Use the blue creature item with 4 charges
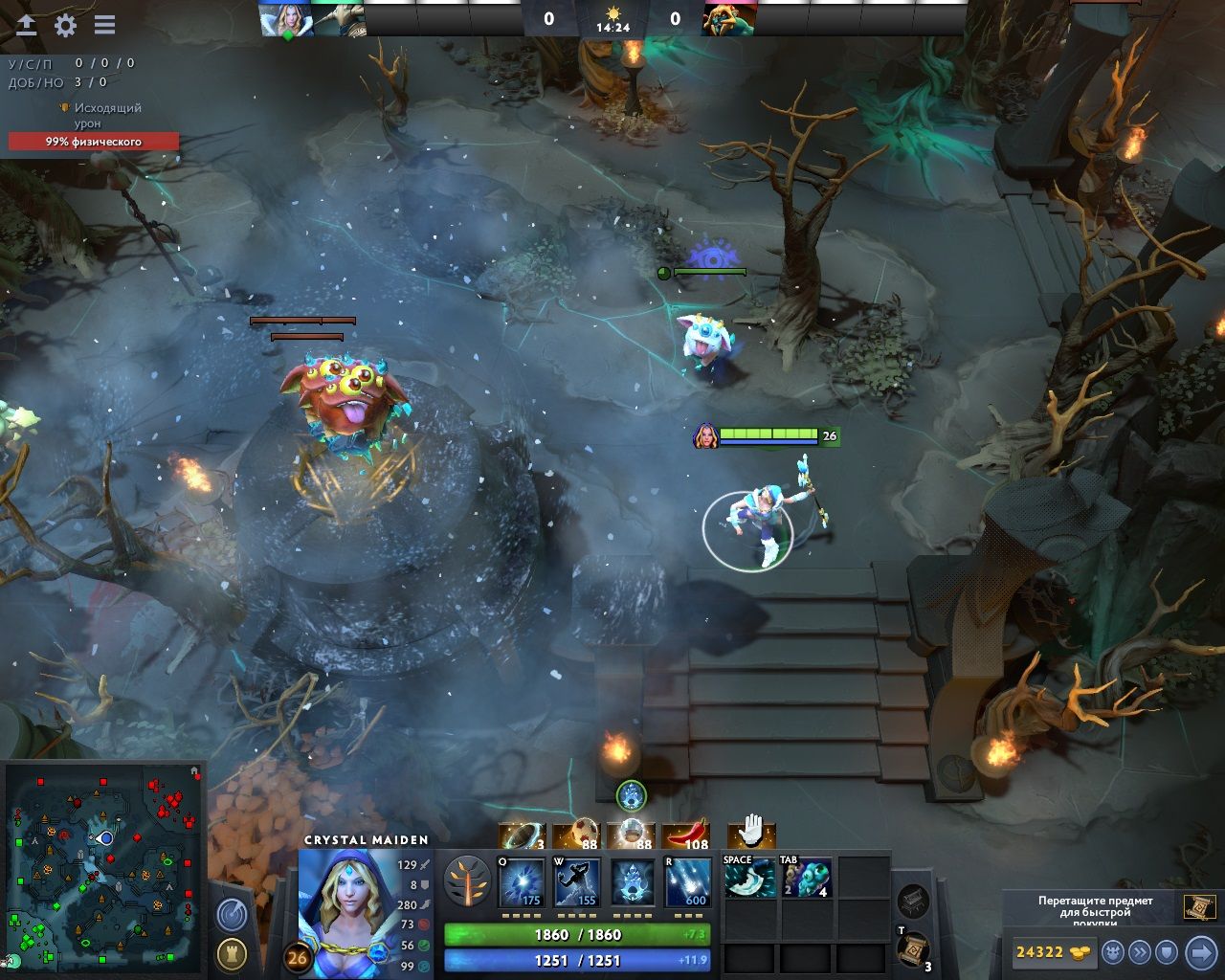Image resolution: width=1225 pixels, height=980 pixels. (x=807, y=879)
